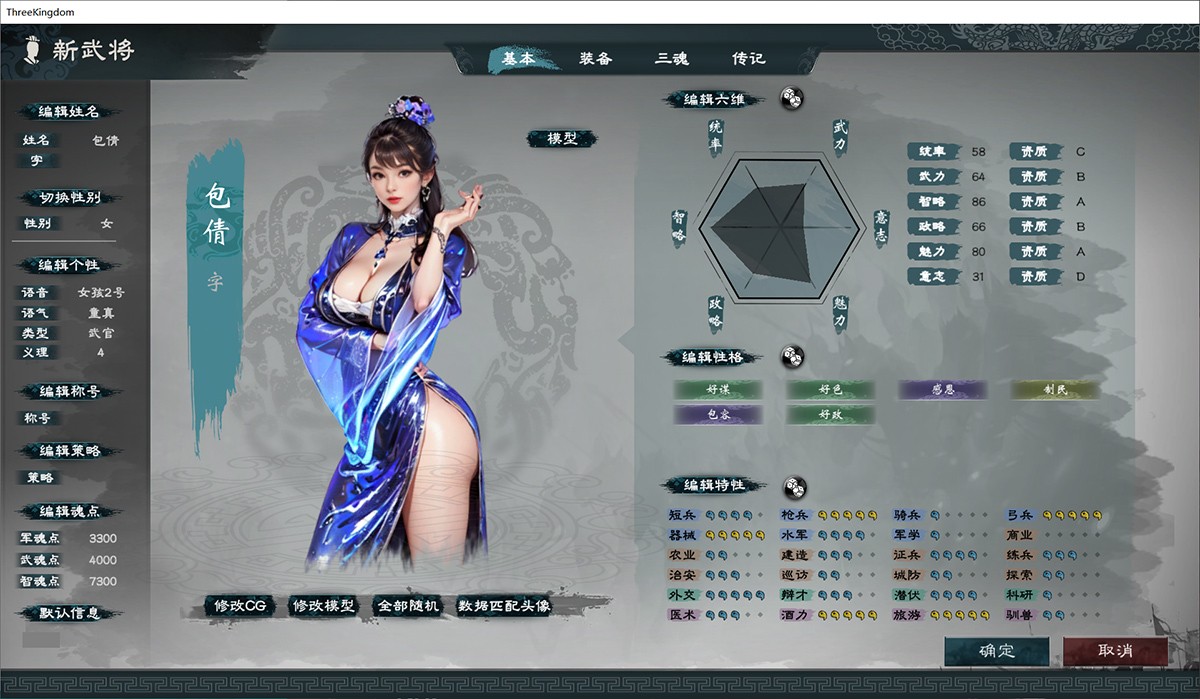Click the 模型 label button
This screenshot has height=699, width=1200.
[562, 139]
